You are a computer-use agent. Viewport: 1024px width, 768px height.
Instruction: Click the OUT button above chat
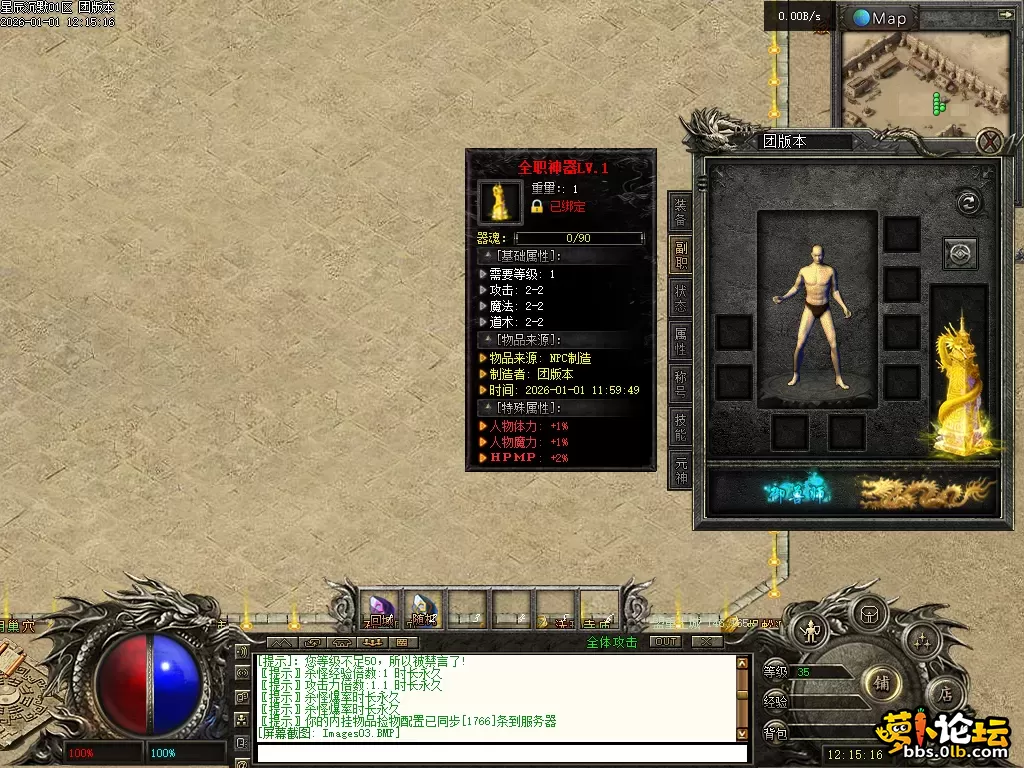pyautogui.click(x=664, y=642)
